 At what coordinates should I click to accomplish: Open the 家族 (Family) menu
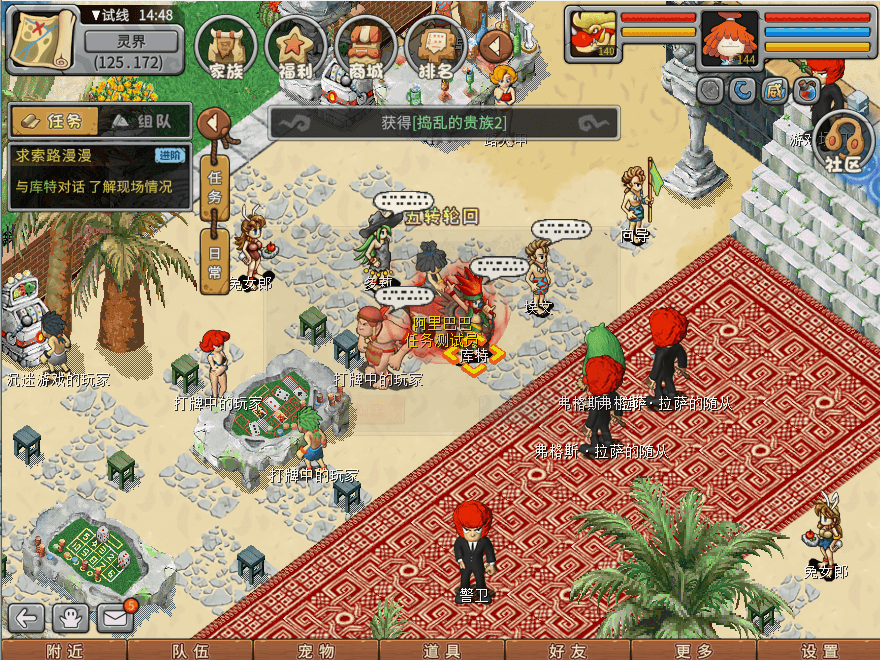226,47
